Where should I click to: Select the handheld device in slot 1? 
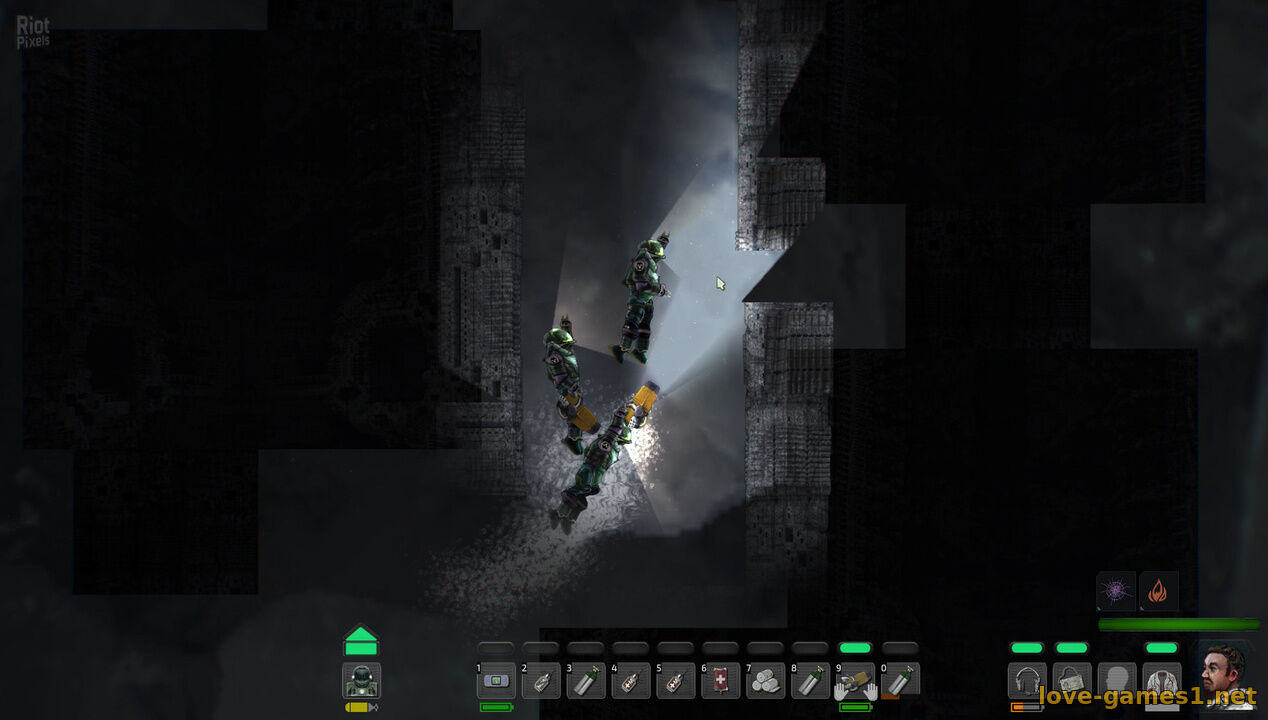(x=496, y=681)
